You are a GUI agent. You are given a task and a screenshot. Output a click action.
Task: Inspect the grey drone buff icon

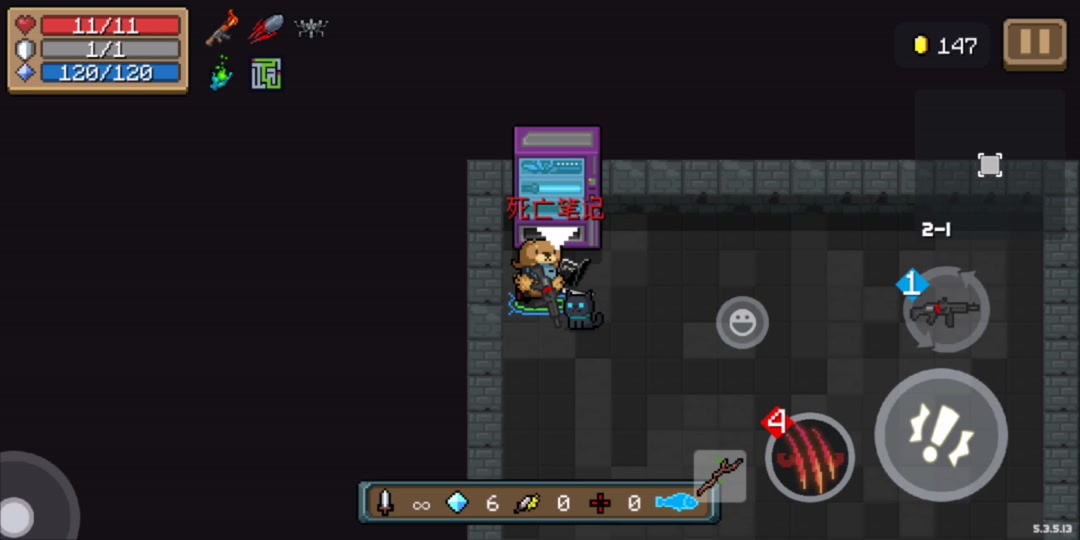coord(311,28)
